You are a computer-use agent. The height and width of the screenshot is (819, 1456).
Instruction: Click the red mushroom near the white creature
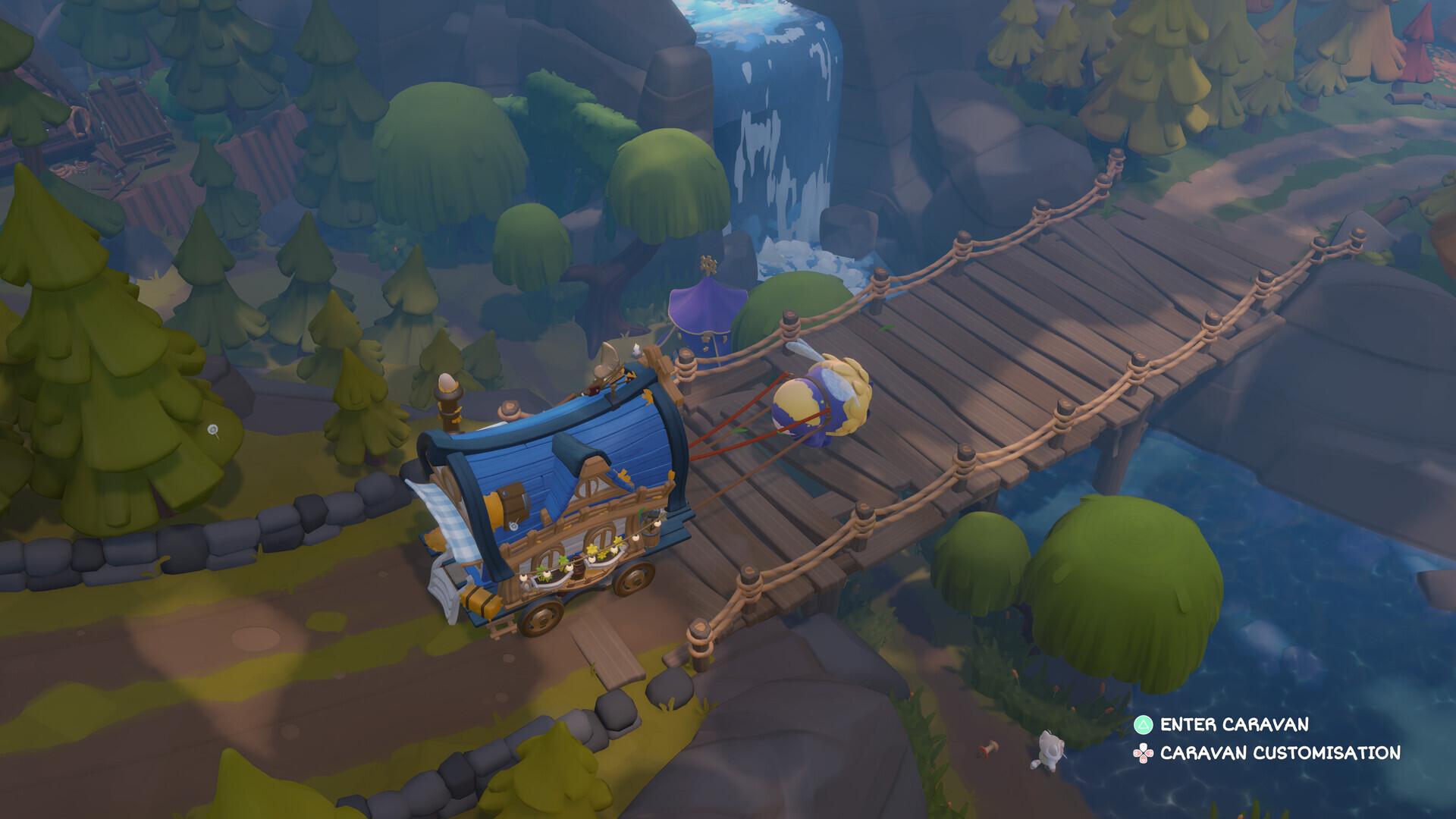point(988,749)
